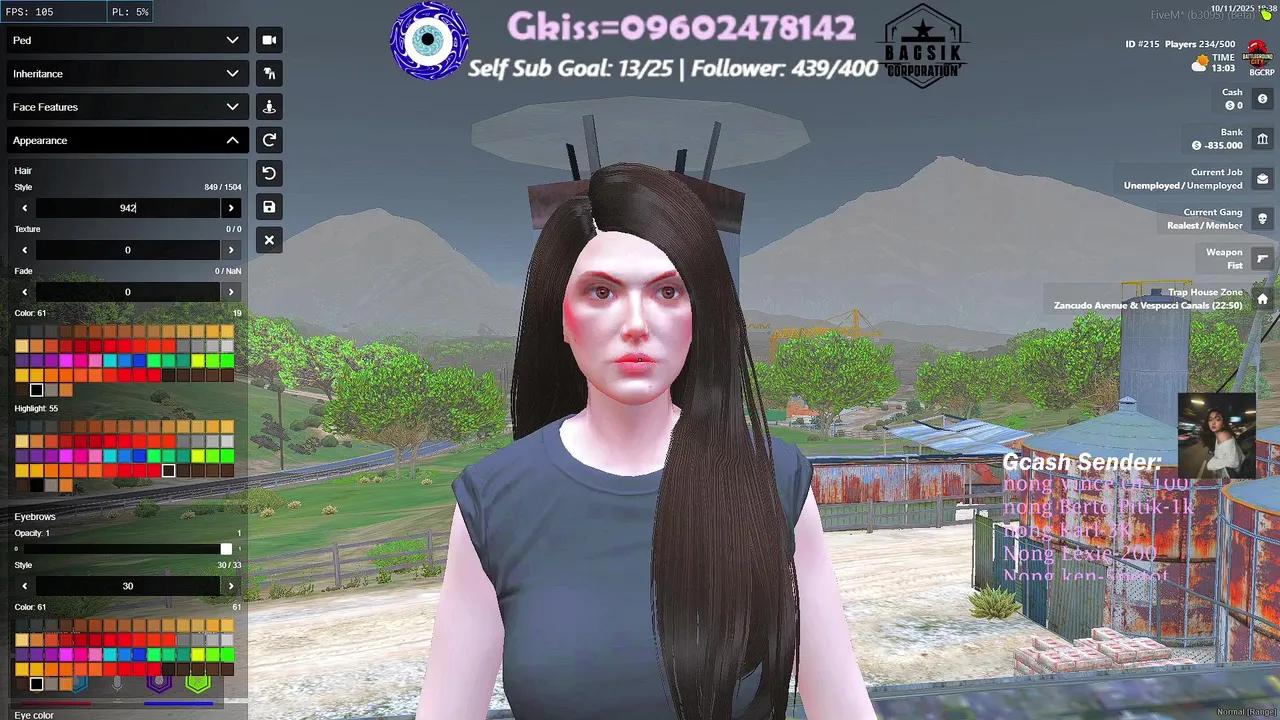This screenshot has height=720, width=1280.
Task: Select the purple shield badge icon
Action: [x=158, y=683]
